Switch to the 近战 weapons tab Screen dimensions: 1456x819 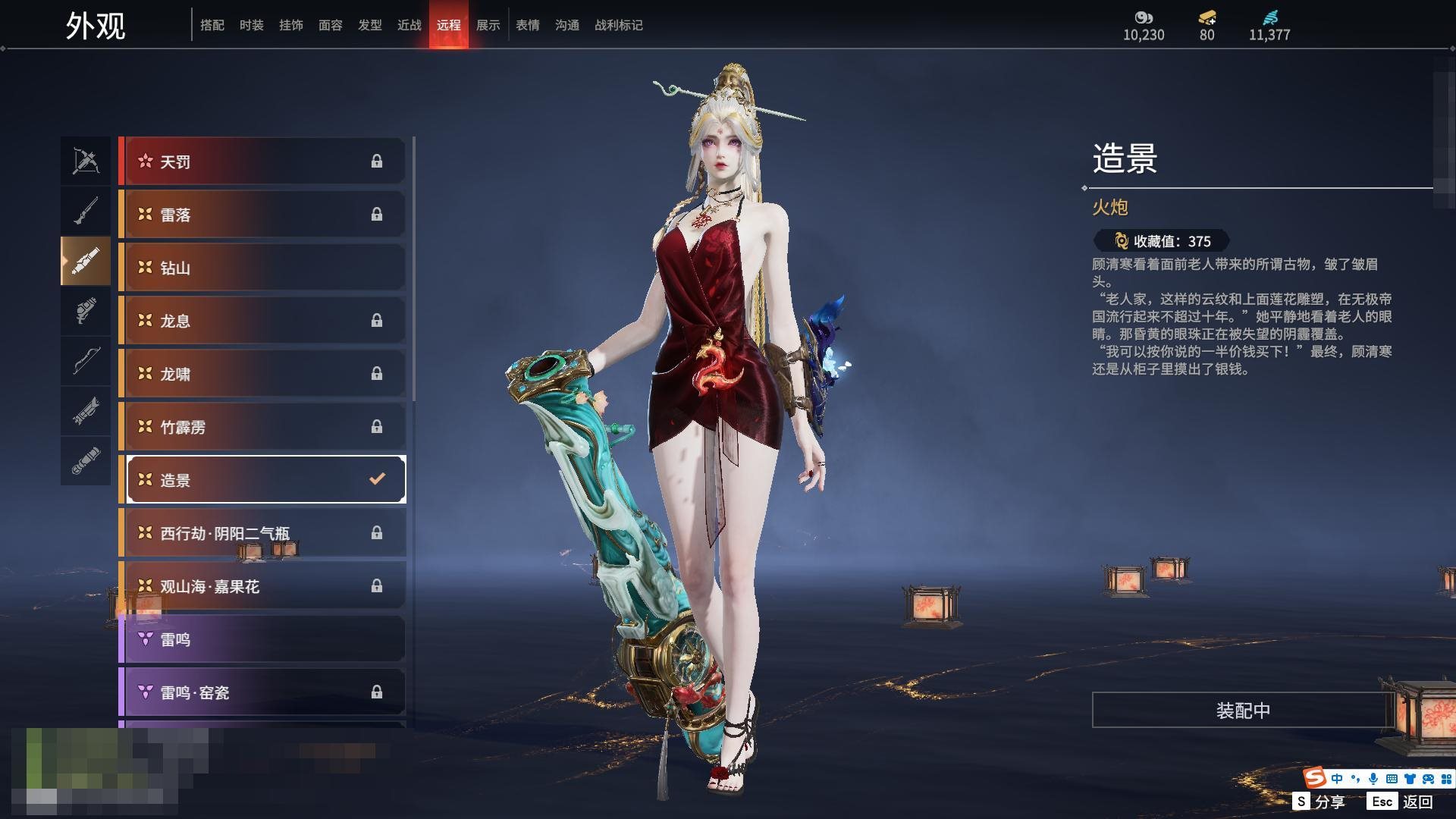(409, 25)
